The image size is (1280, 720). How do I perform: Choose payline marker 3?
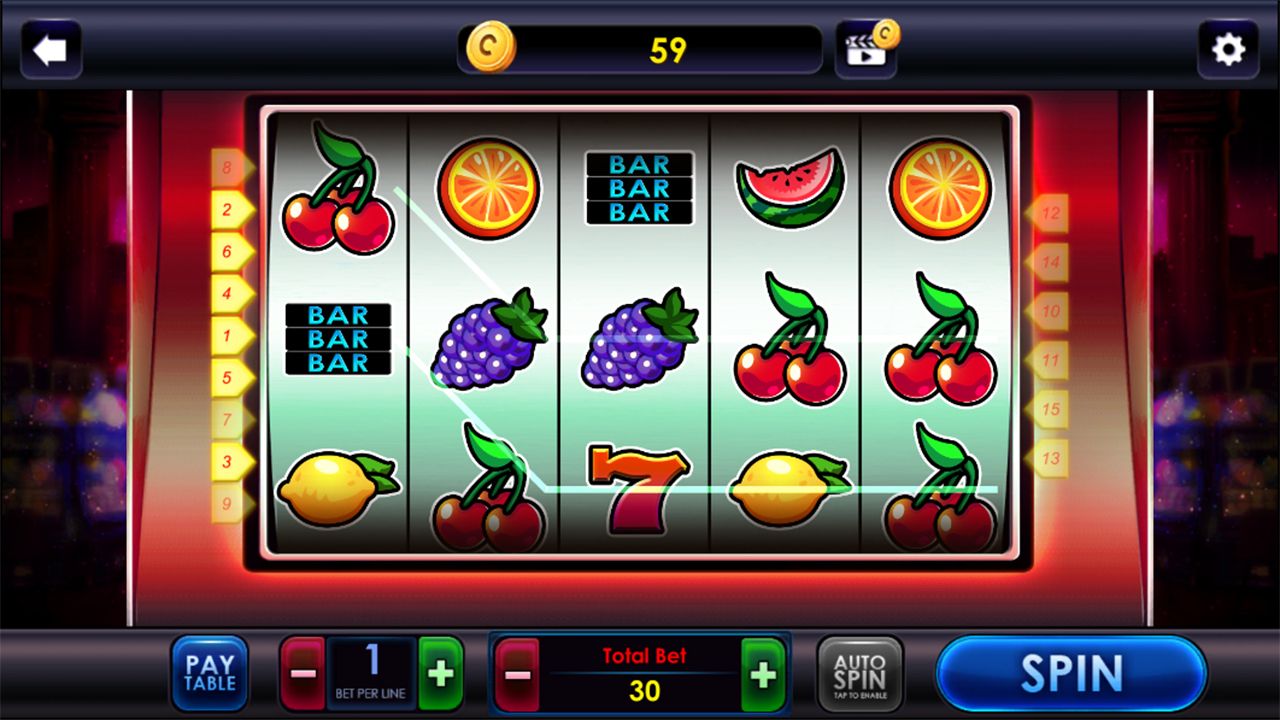(x=229, y=461)
